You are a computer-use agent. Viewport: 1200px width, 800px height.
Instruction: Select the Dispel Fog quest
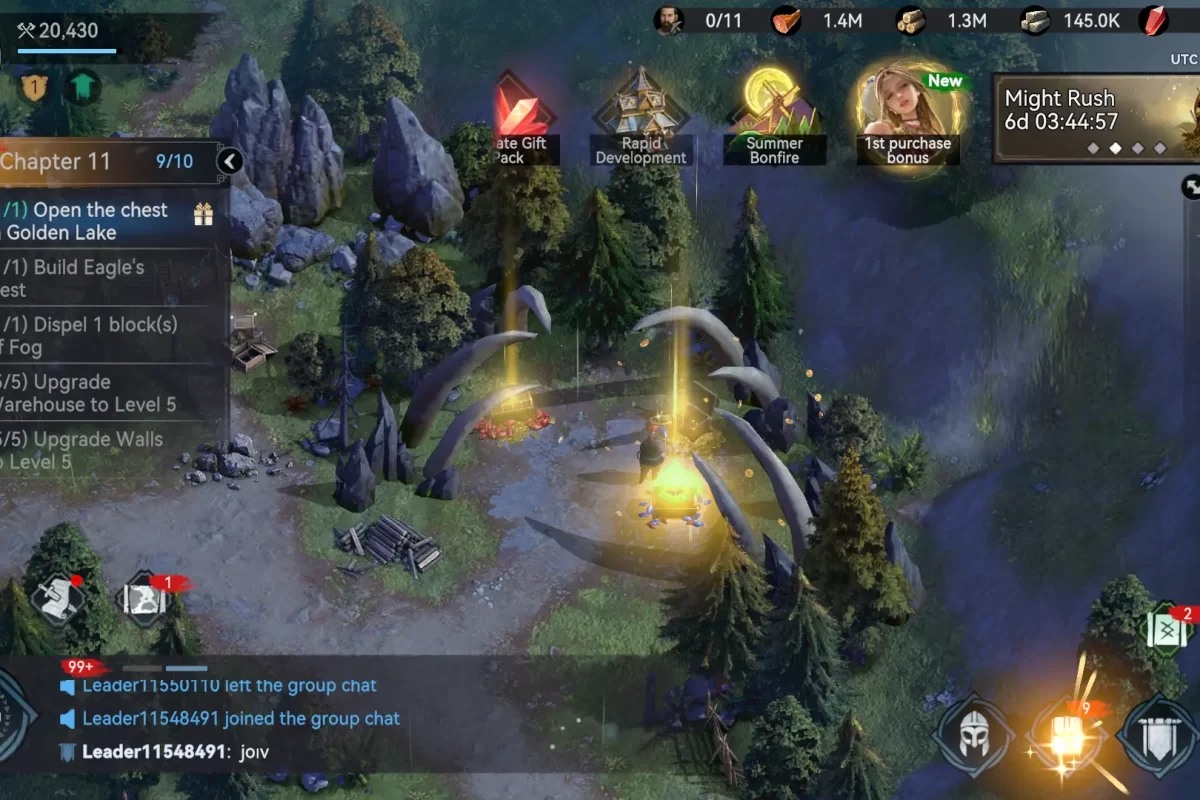[x=110, y=335]
